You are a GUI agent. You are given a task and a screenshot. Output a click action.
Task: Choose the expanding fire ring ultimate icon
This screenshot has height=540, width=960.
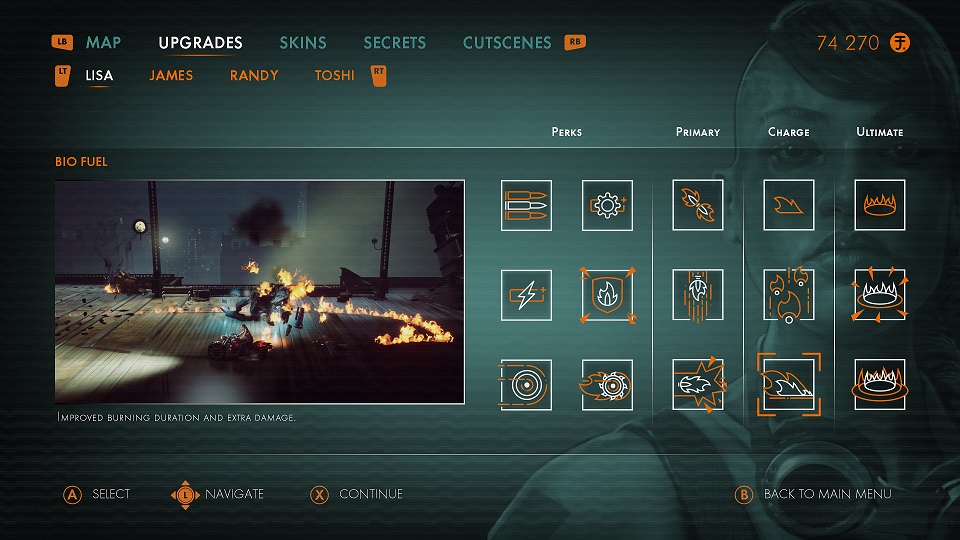880,295
